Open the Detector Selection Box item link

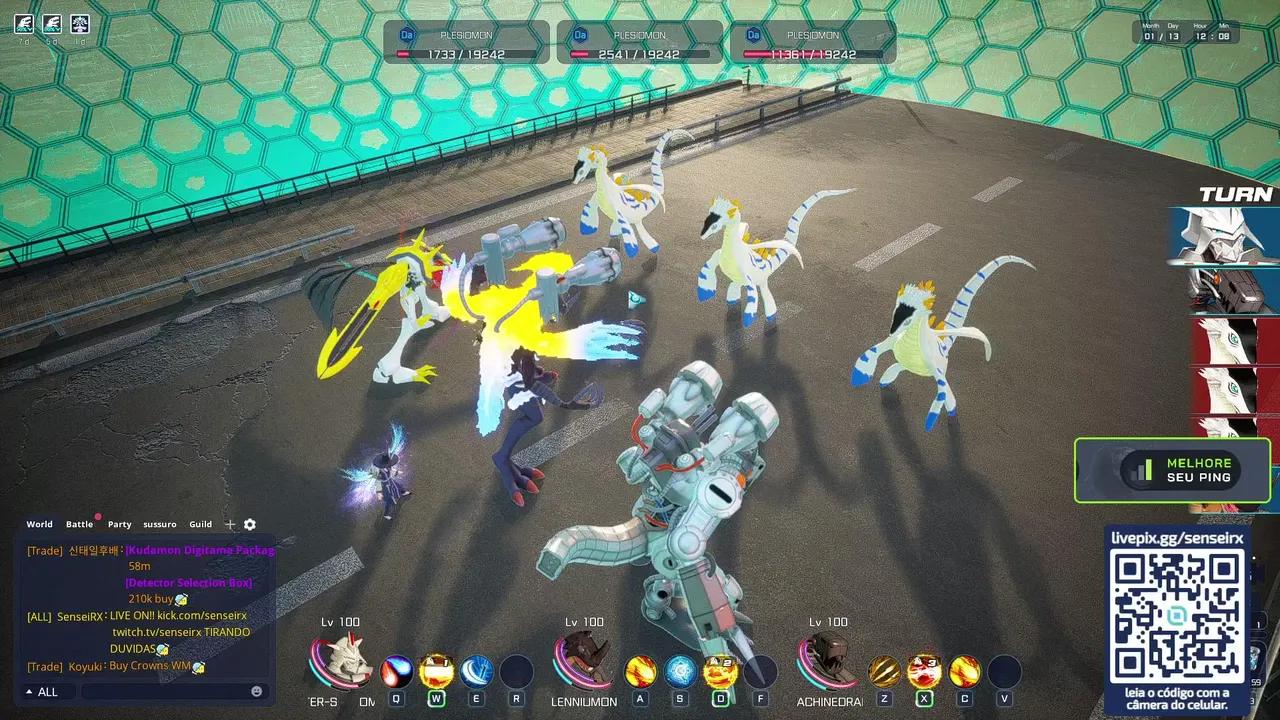pyautogui.click(x=189, y=583)
